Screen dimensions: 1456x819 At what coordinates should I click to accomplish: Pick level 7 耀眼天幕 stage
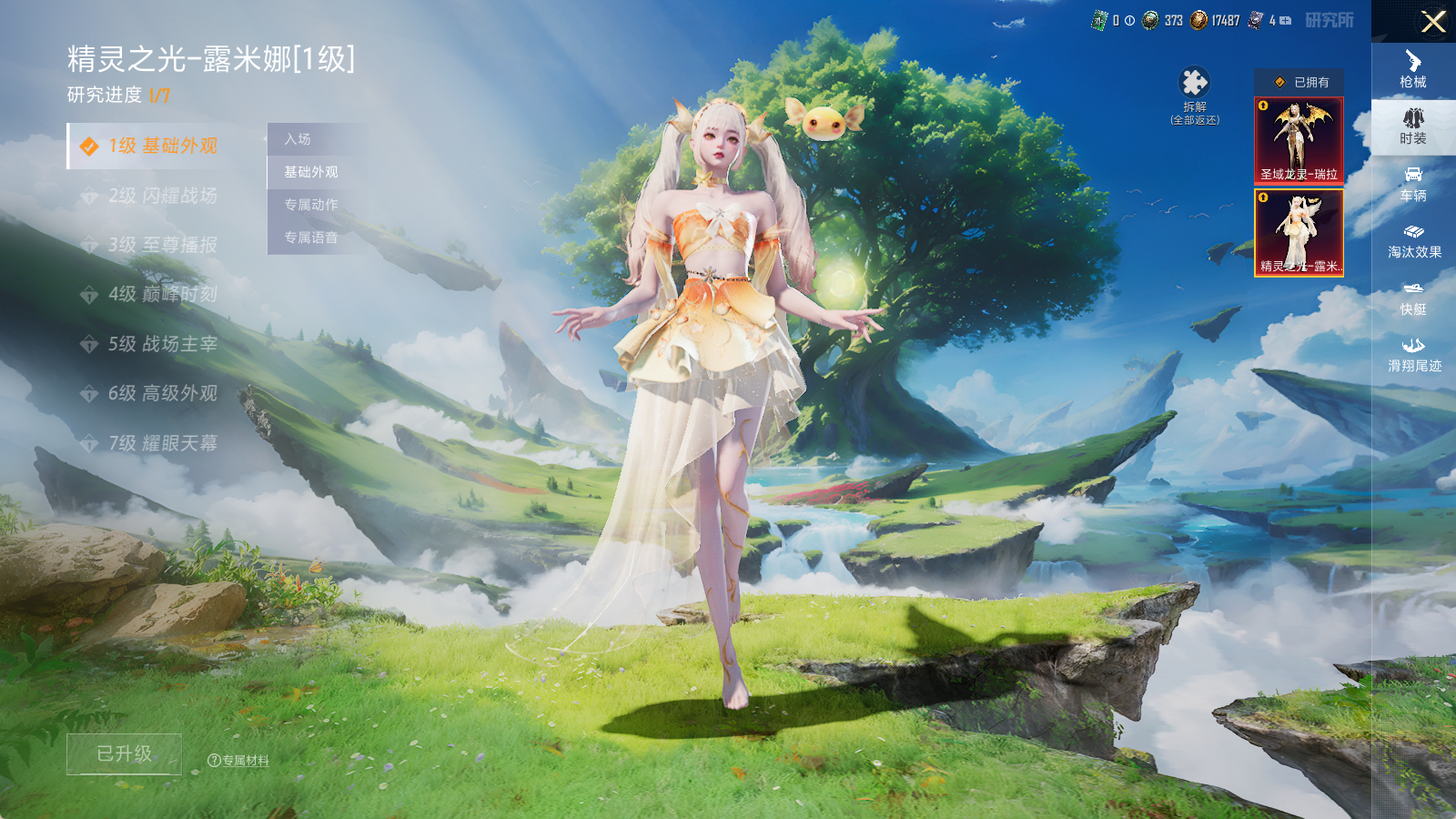pyautogui.click(x=162, y=443)
